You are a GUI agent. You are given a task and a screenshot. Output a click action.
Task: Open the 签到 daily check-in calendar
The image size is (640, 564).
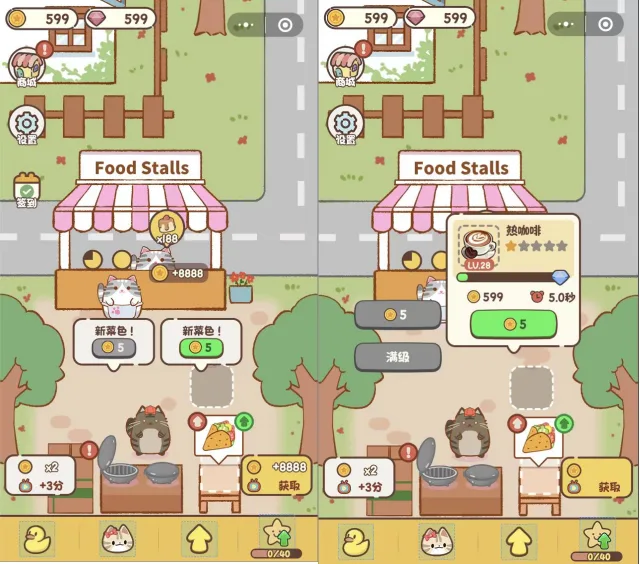point(25,190)
